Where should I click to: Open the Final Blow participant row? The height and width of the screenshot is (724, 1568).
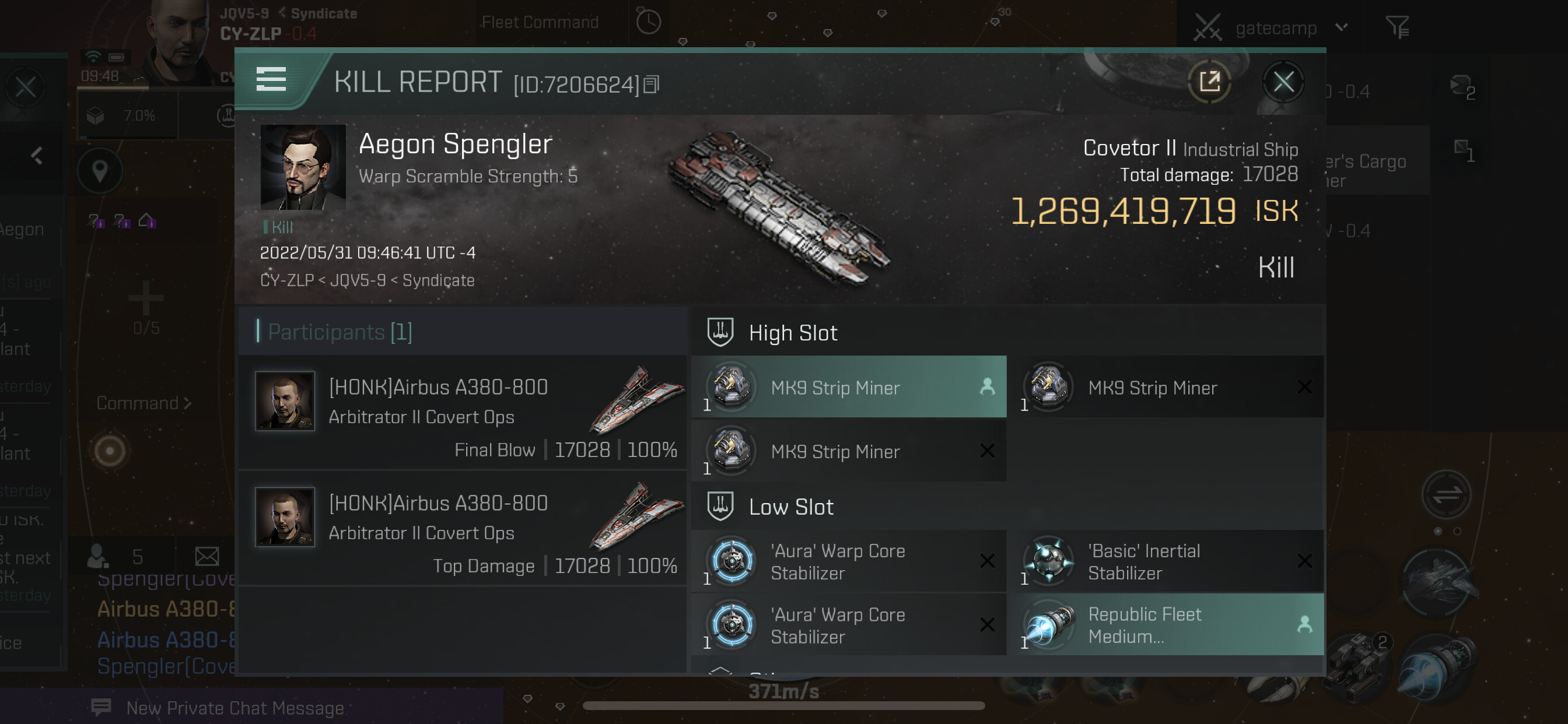463,413
